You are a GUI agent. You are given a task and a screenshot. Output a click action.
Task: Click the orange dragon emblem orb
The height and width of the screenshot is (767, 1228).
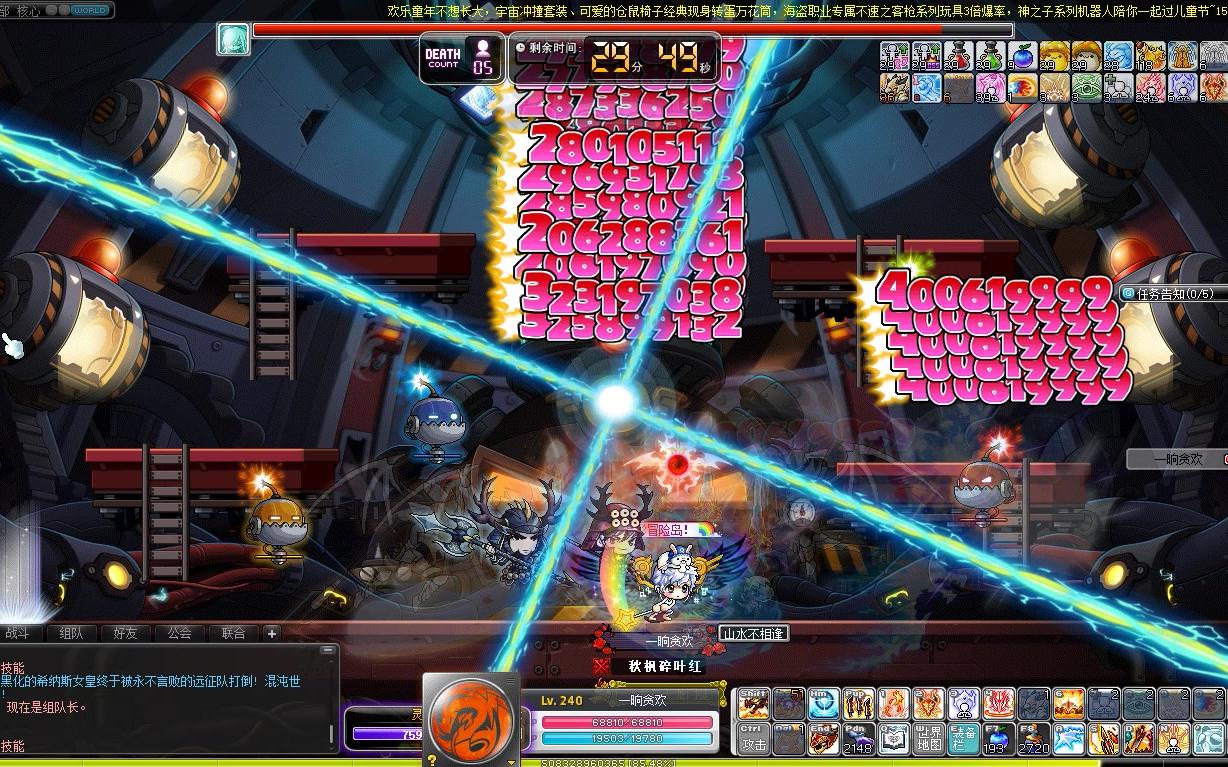[470, 720]
